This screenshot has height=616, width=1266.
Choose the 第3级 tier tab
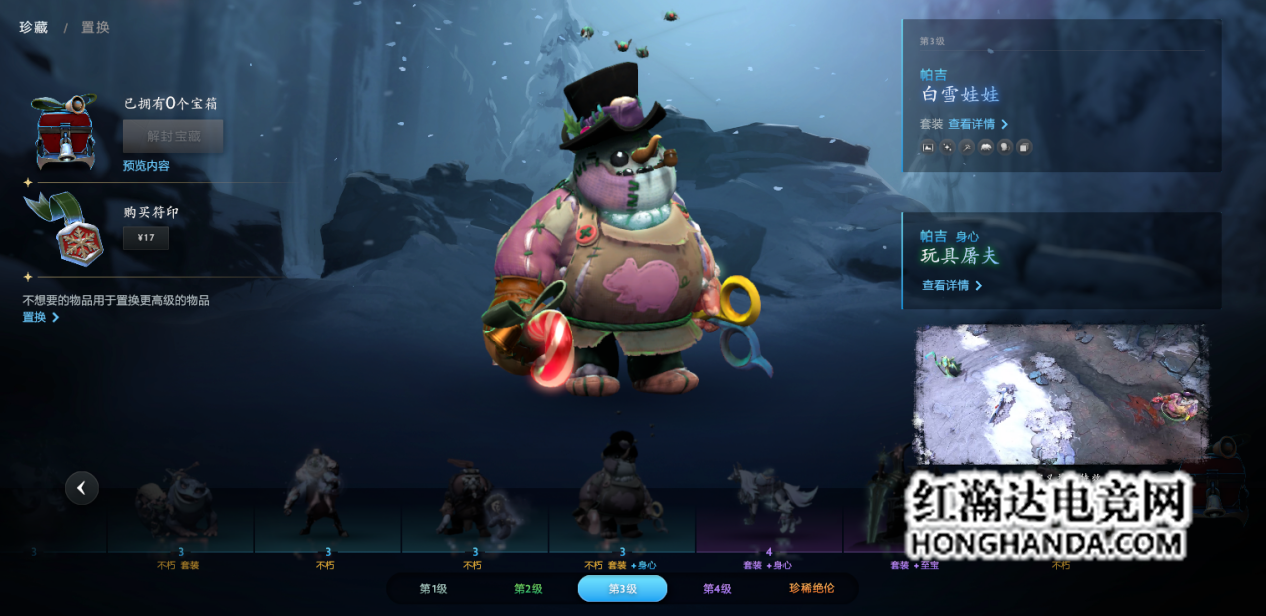click(x=622, y=589)
